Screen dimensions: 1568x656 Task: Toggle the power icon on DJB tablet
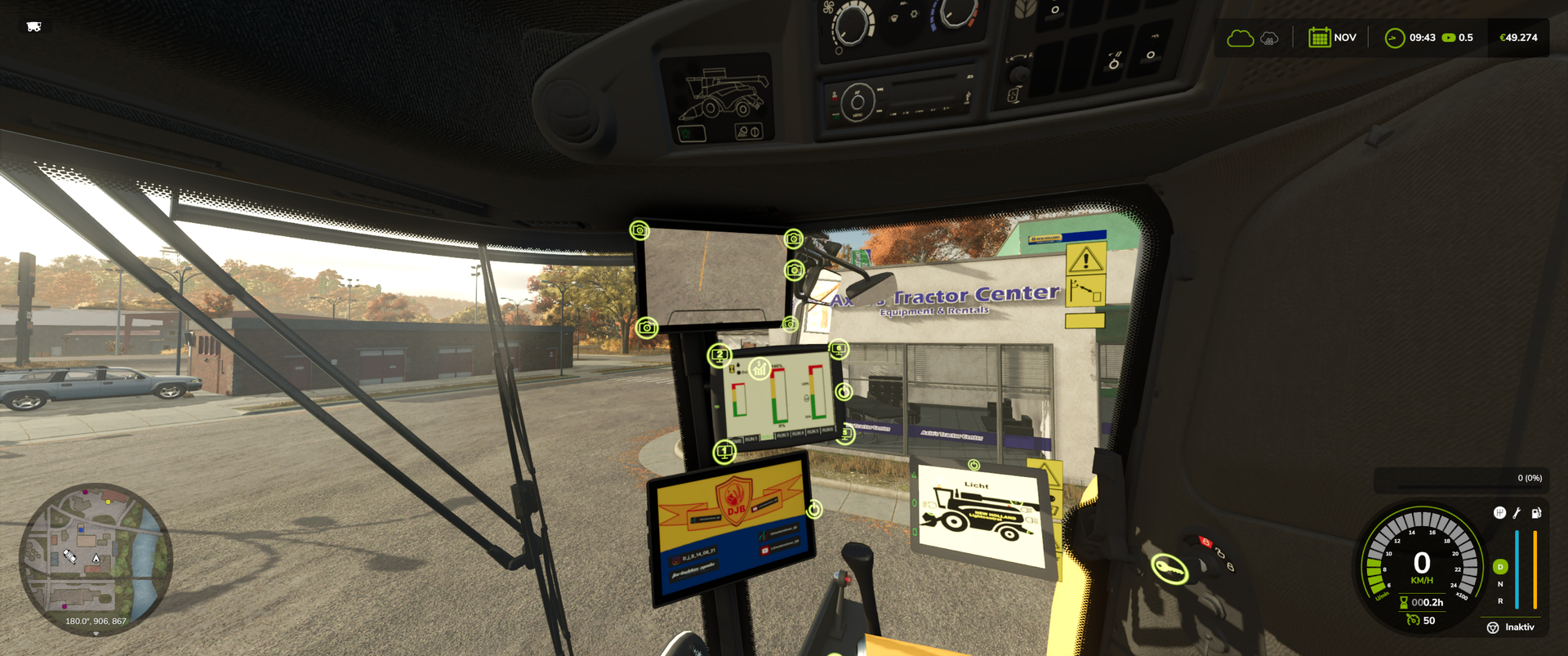814,510
